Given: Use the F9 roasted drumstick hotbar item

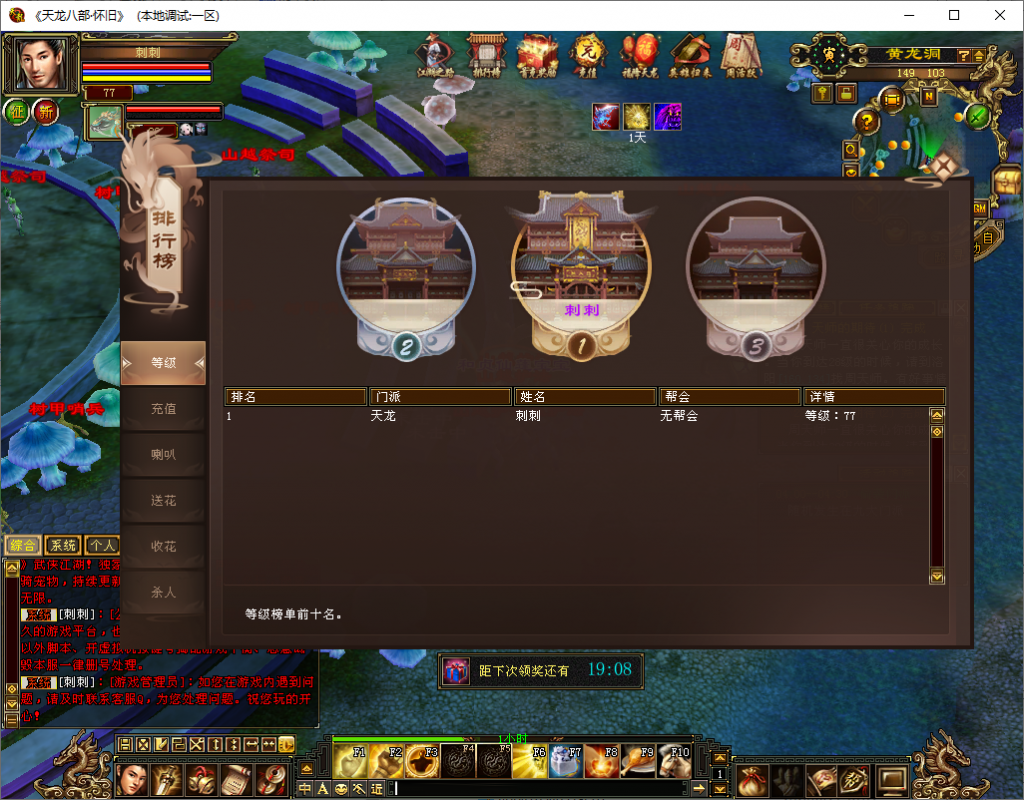Looking at the screenshot, I should (x=634, y=762).
